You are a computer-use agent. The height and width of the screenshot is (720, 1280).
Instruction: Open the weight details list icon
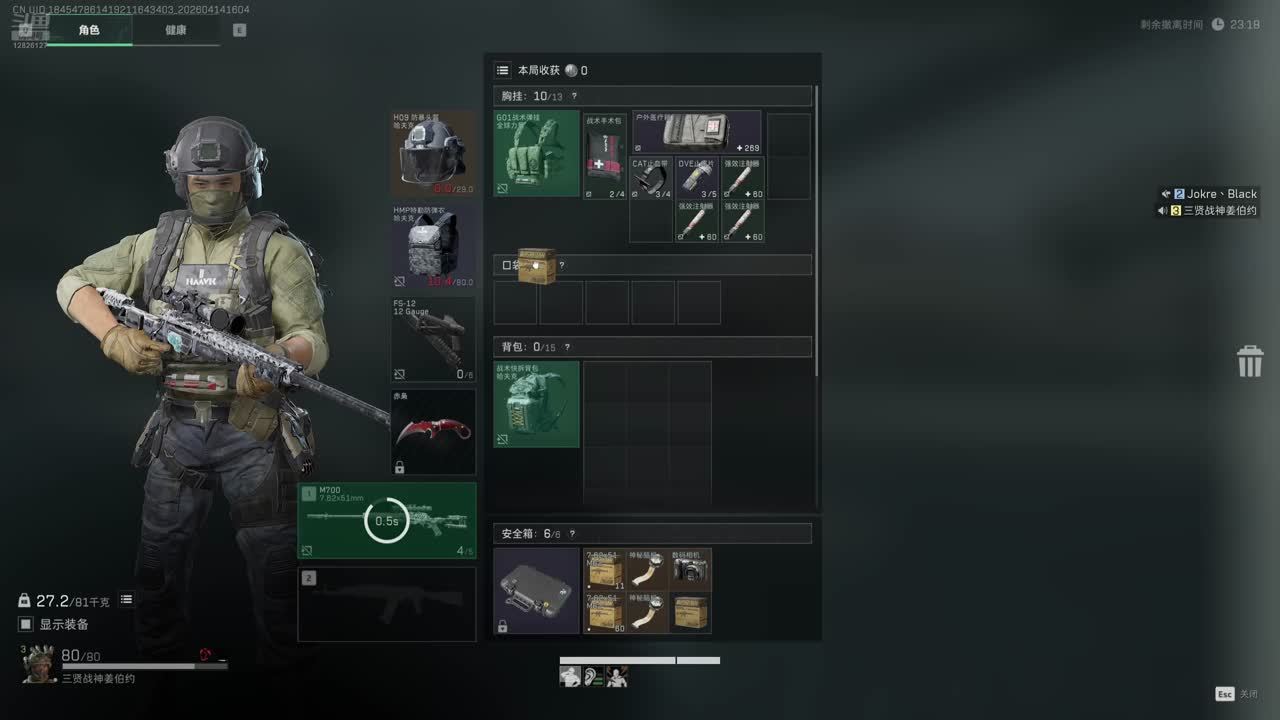click(x=127, y=600)
